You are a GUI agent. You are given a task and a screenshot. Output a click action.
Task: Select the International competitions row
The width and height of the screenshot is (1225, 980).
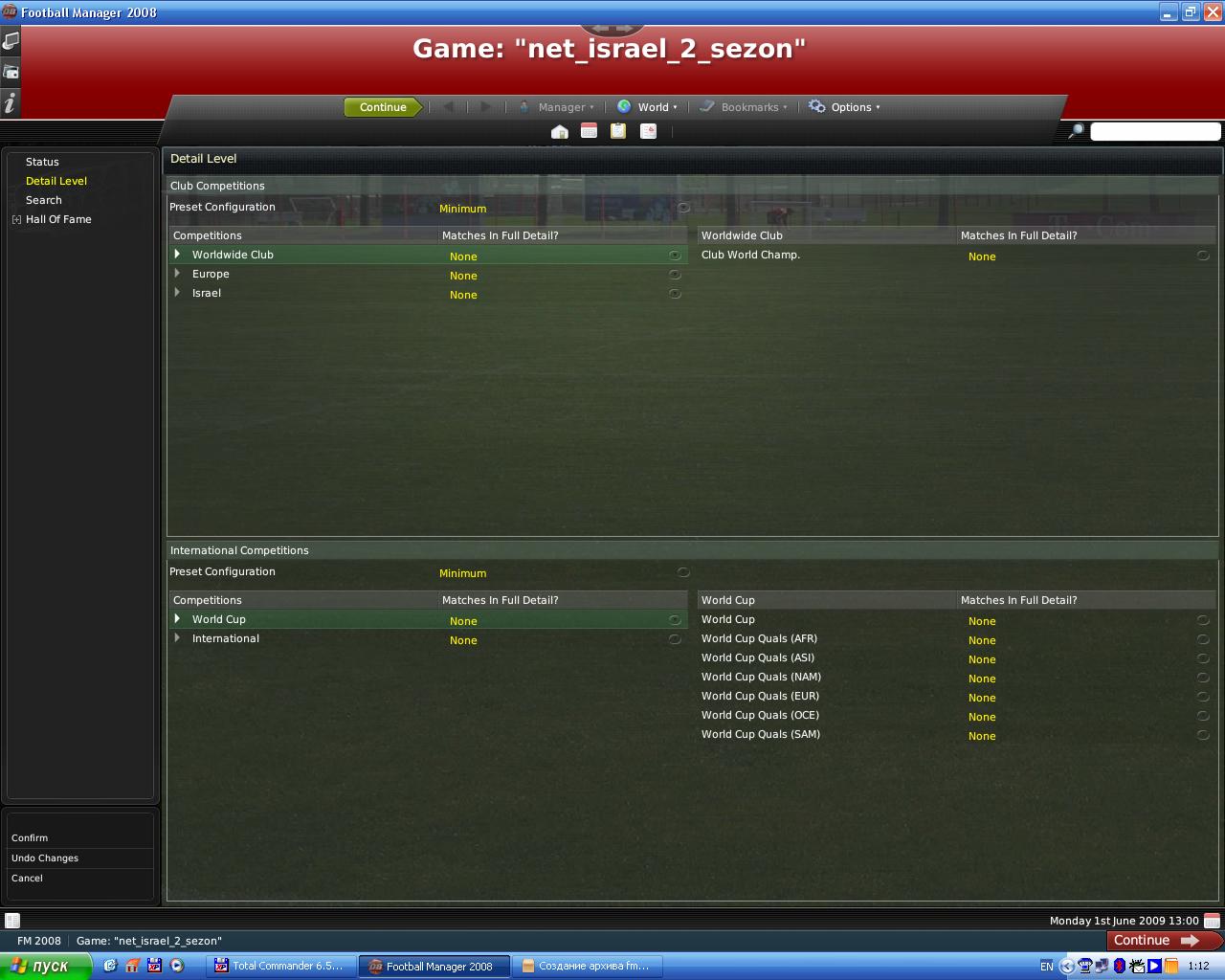[226, 639]
